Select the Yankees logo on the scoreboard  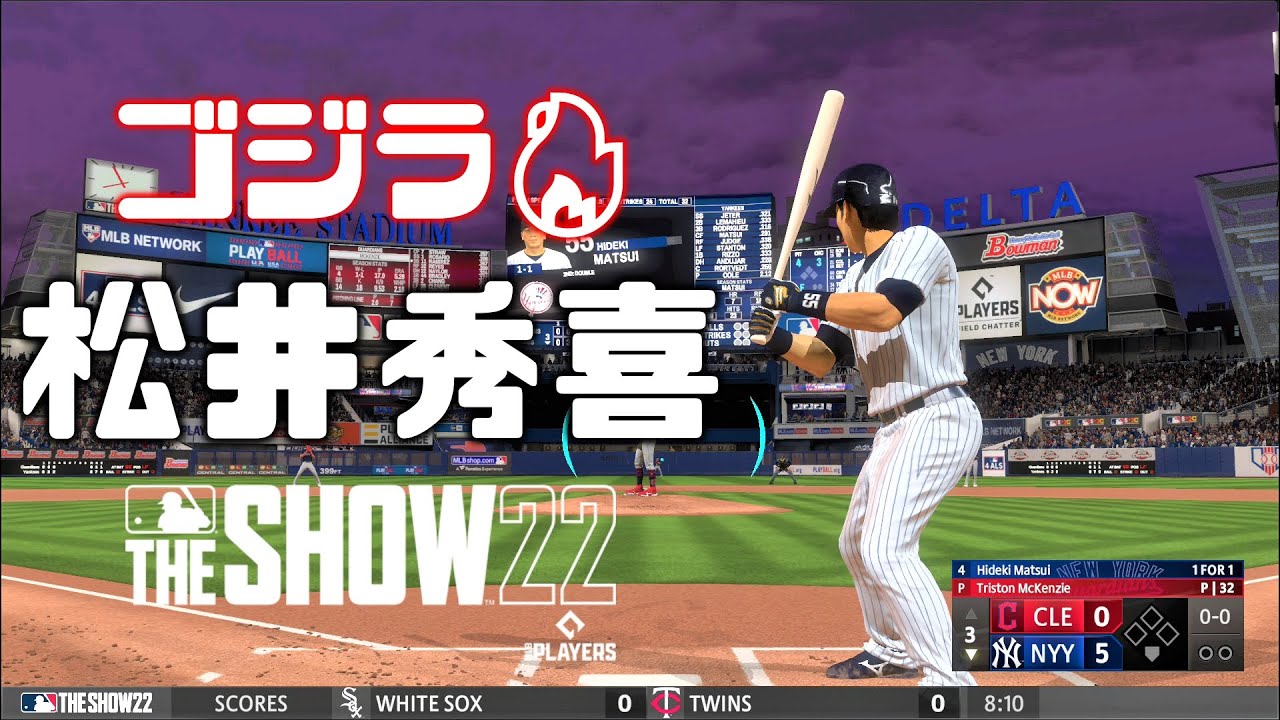pyautogui.click(x=1008, y=652)
